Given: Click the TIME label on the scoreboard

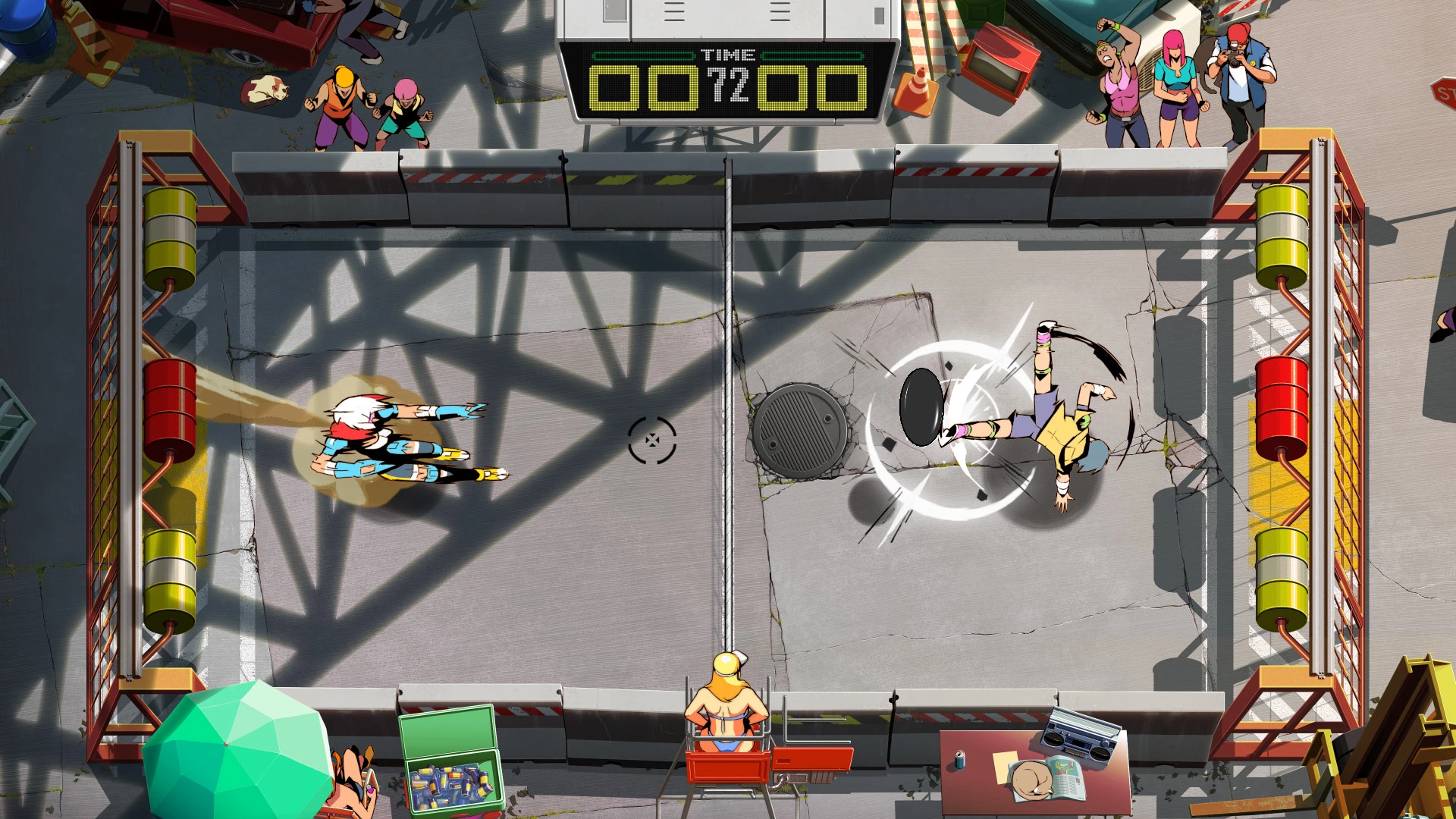Looking at the screenshot, I should pyautogui.click(x=726, y=53).
